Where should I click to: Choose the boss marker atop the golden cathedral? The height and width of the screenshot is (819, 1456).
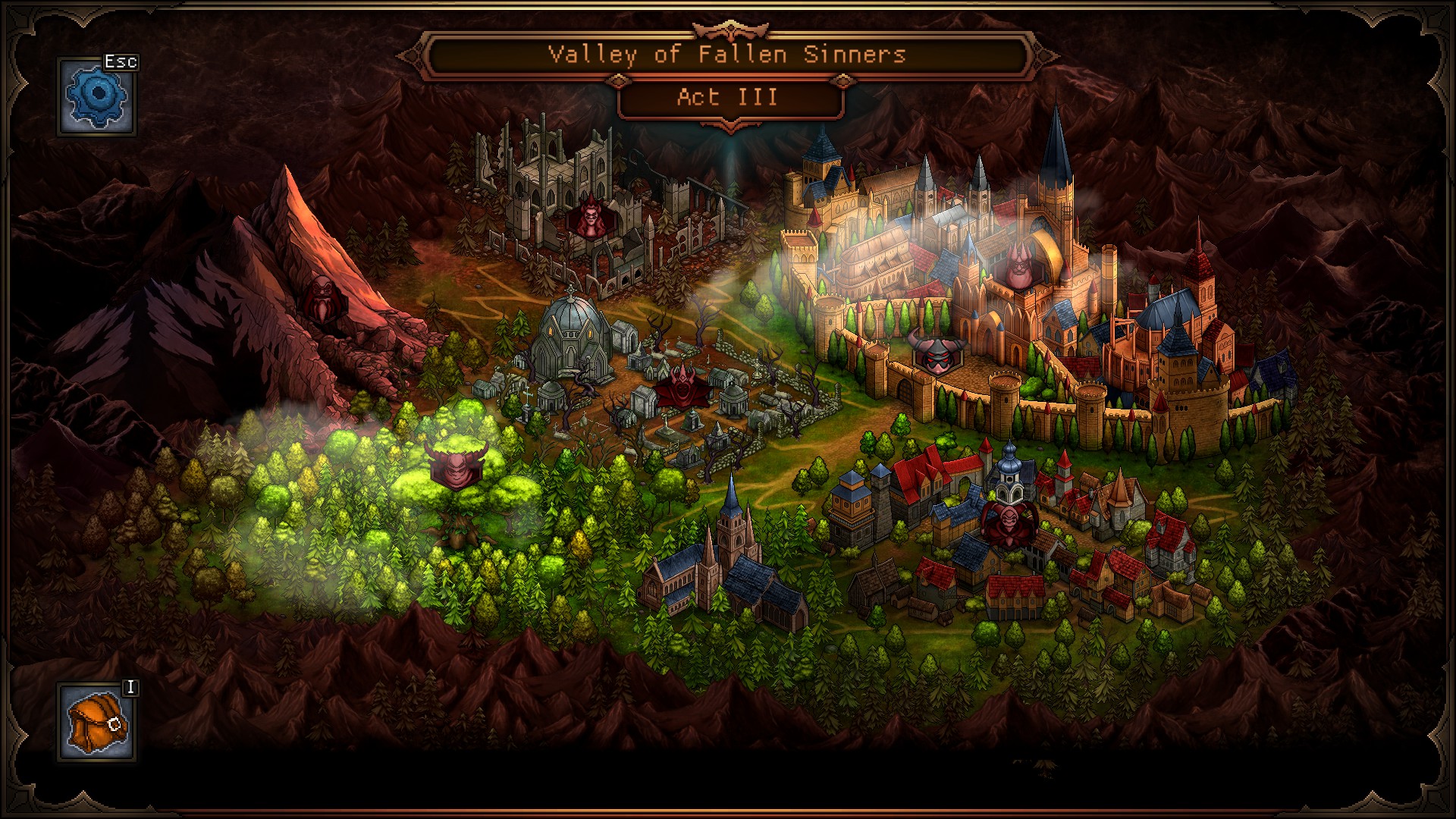pos(1018,268)
